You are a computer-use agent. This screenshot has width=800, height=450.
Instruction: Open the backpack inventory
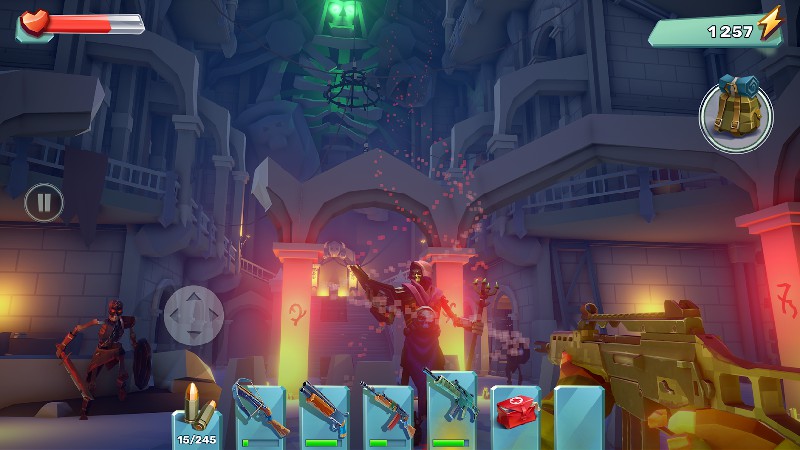pyautogui.click(x=735, y=118)
